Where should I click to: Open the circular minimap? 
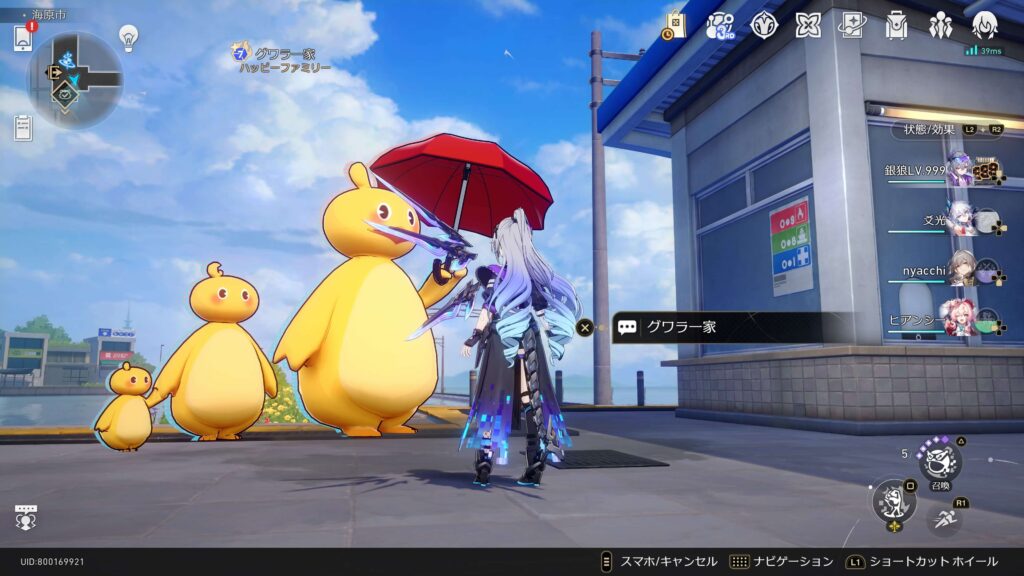(x=75, y=78)
